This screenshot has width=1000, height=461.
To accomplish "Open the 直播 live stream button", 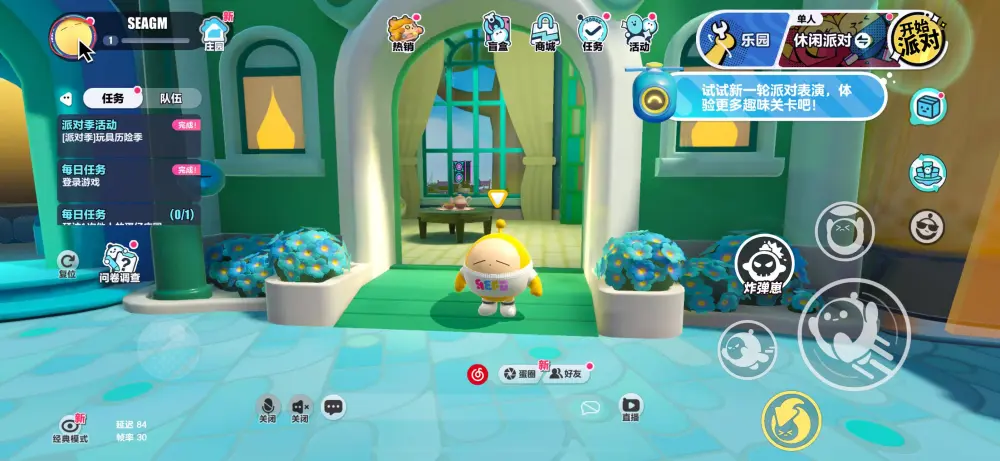I will point(631,407).
